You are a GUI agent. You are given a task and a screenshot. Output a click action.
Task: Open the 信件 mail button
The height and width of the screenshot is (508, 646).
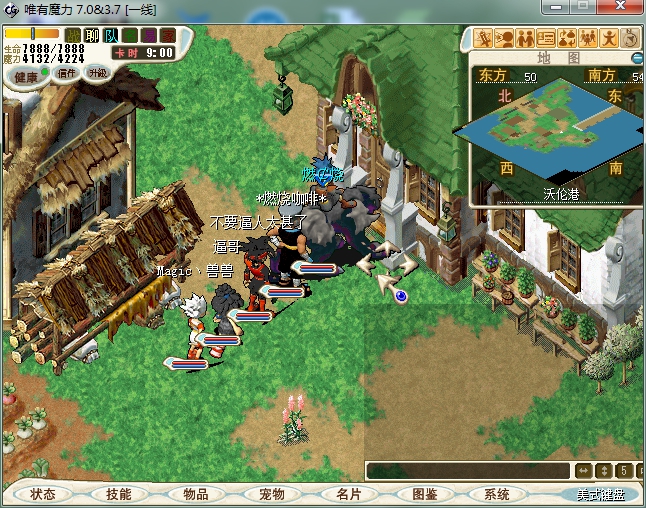pyautogui.click(x=67, y=74)
